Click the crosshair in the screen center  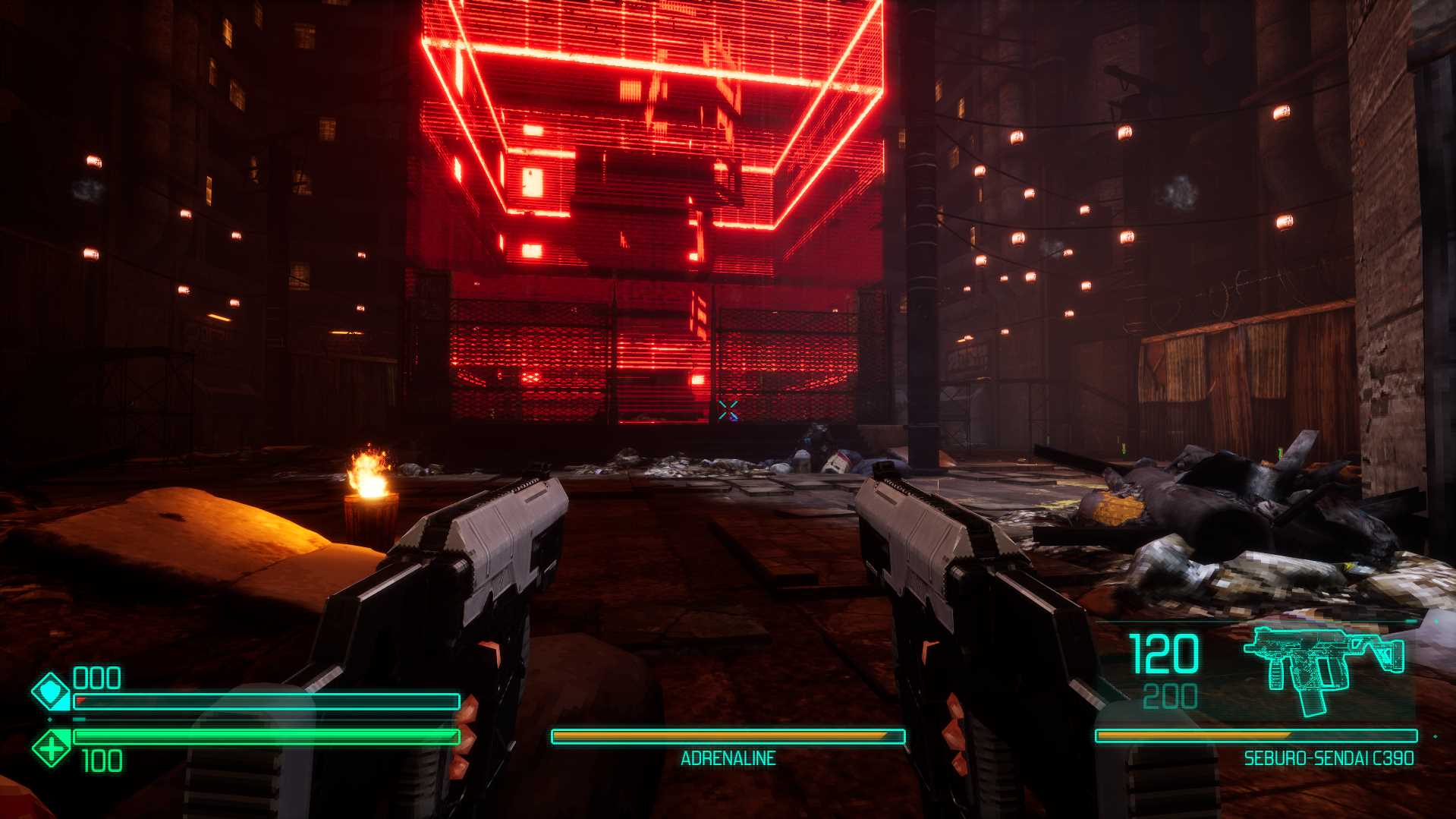point(728,411)
